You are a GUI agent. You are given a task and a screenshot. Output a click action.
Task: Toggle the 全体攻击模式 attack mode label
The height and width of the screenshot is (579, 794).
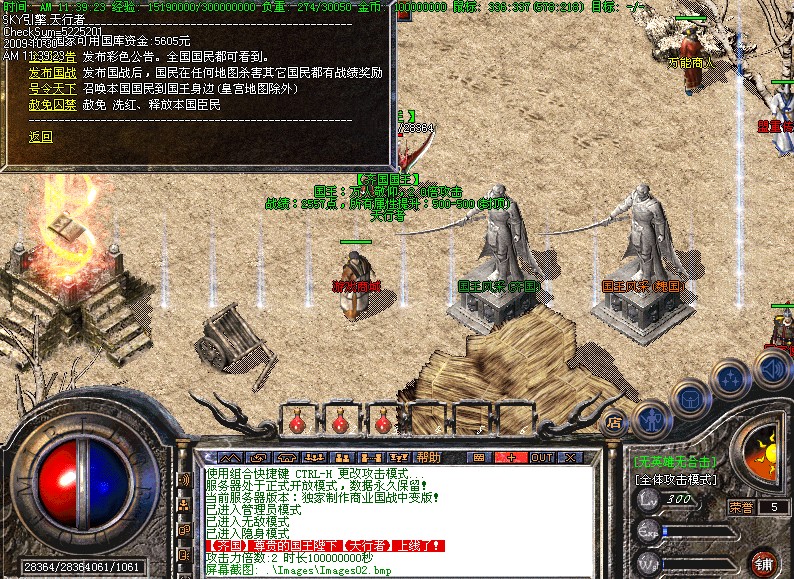click(676, 479)
